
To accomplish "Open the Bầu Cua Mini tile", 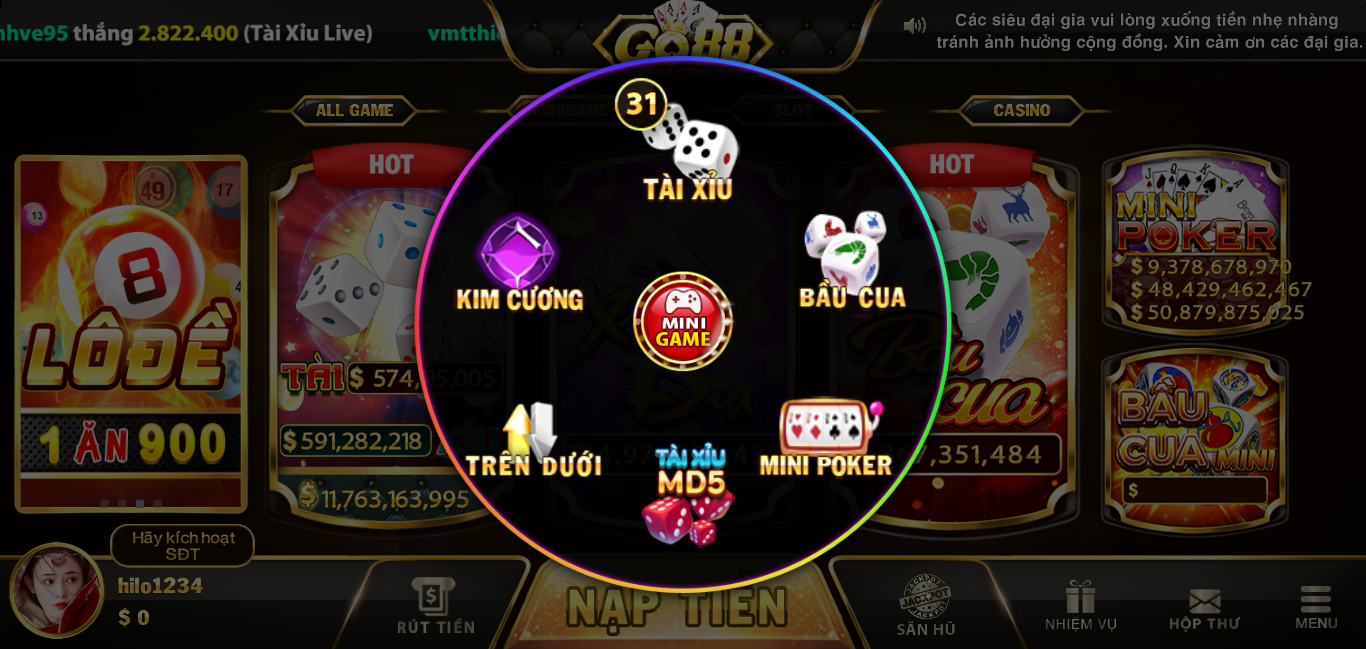I will [x=1195, y=435].
